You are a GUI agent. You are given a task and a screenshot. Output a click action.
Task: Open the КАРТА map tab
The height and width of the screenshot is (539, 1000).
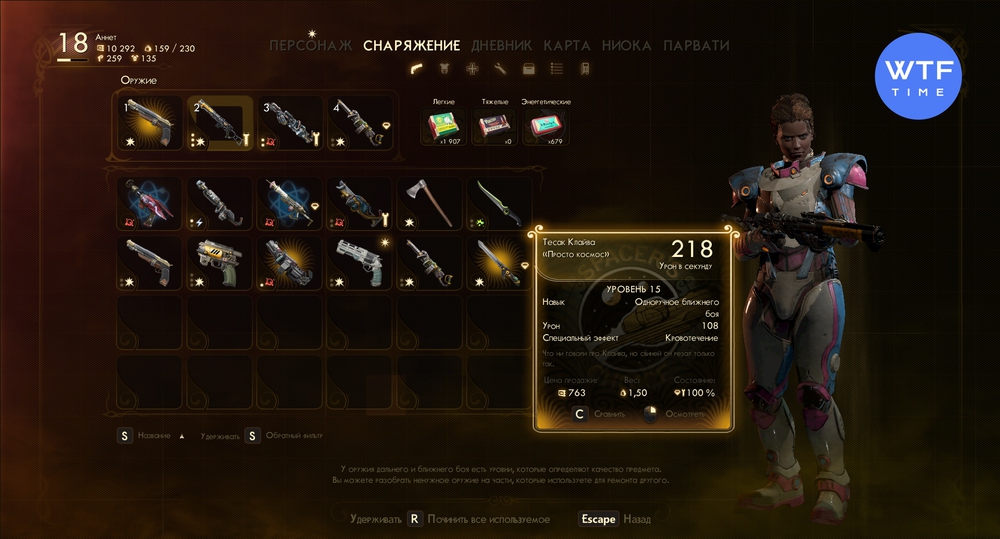click(567, 45)
